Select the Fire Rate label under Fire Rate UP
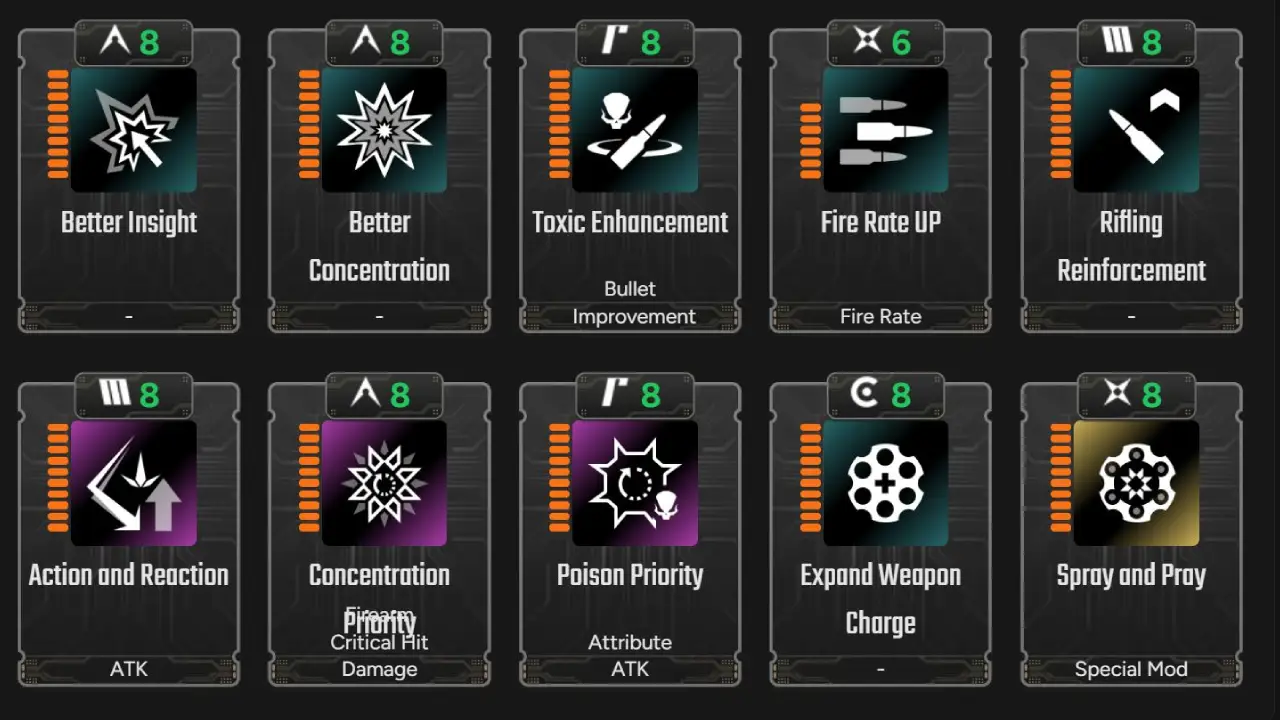Screen dimensions: 1280x720 880,316
